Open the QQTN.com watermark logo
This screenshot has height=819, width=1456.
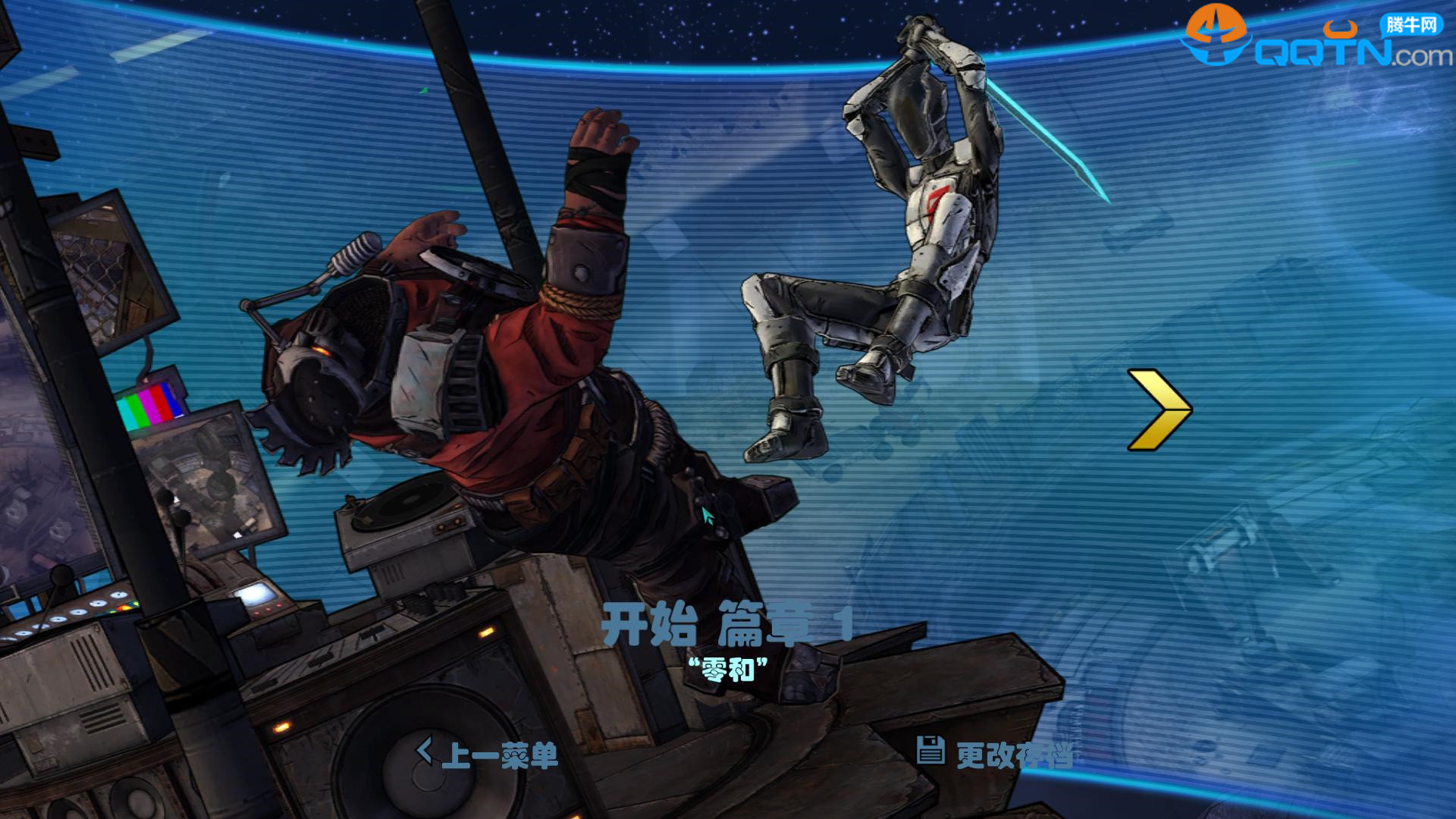[1316, 42]
